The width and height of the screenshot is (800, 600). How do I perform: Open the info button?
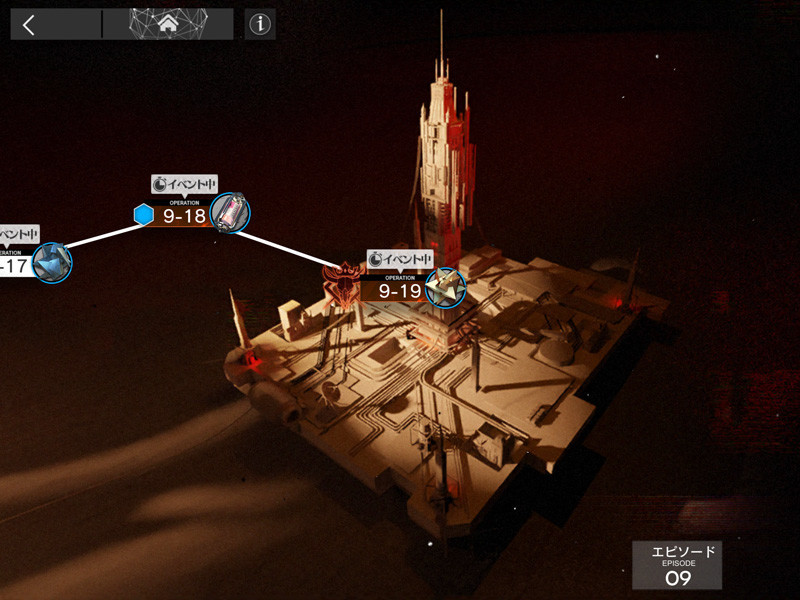(x=260, y=25)
